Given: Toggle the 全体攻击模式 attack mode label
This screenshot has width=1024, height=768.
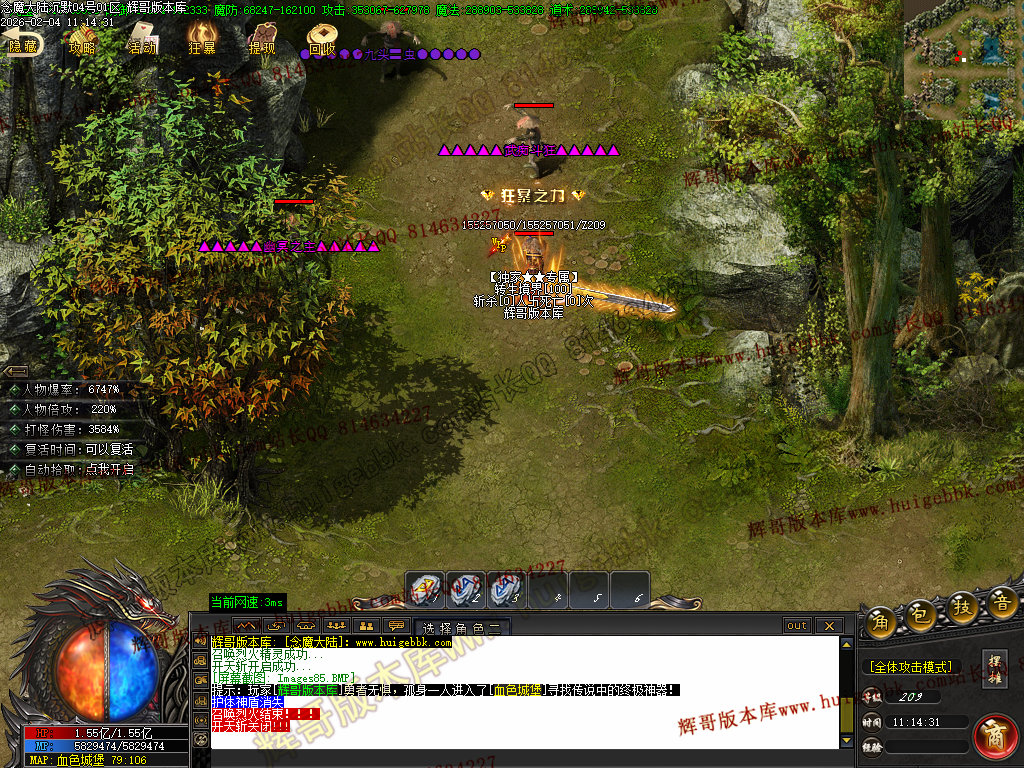Looking at the screenshot, I should 910,667.
